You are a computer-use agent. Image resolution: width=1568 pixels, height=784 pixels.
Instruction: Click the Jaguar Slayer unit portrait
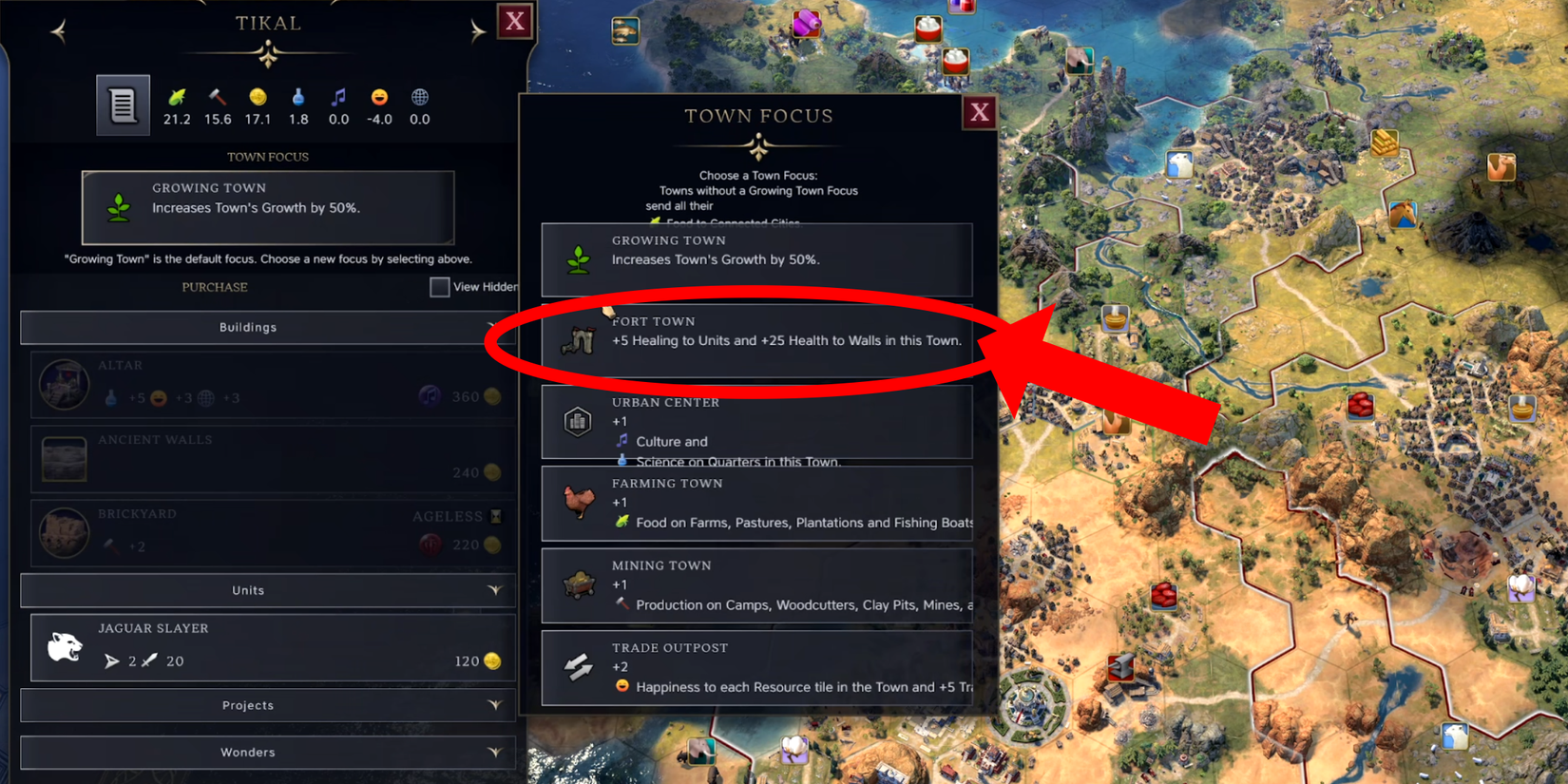click(x=63, y=648)
